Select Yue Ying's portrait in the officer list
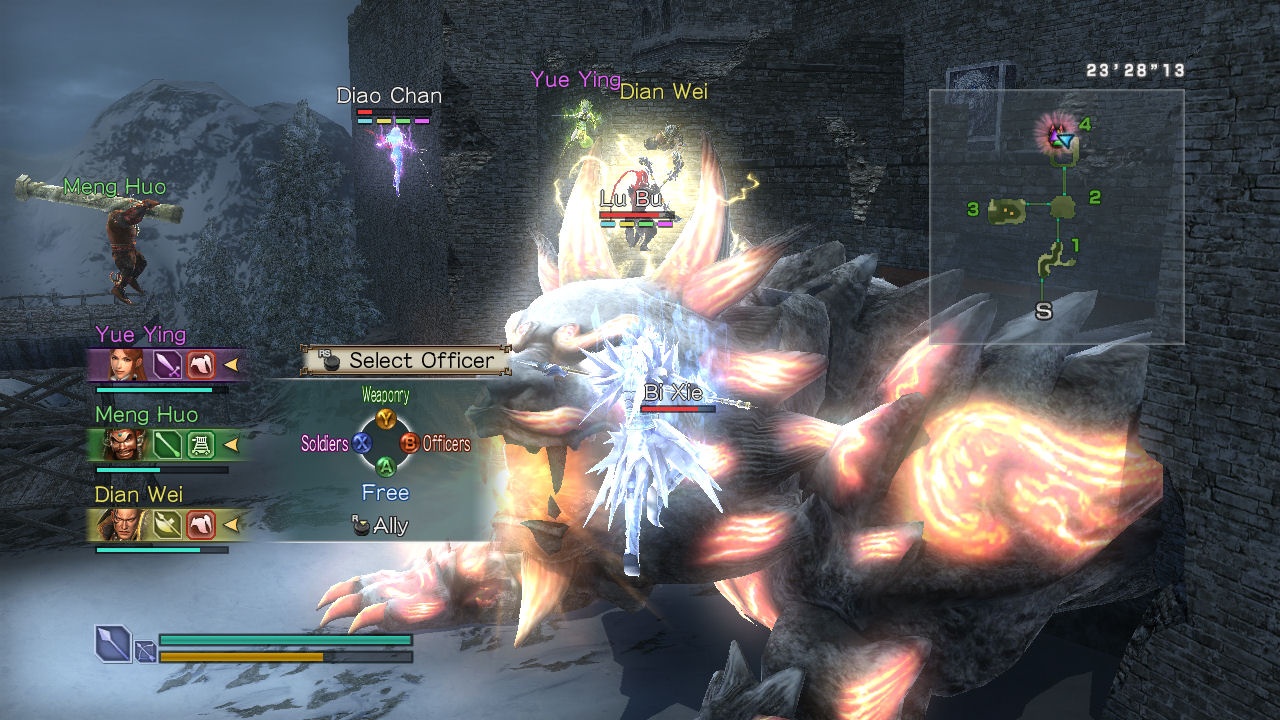This screenshot has width=1280, height=720. (127, 364)
